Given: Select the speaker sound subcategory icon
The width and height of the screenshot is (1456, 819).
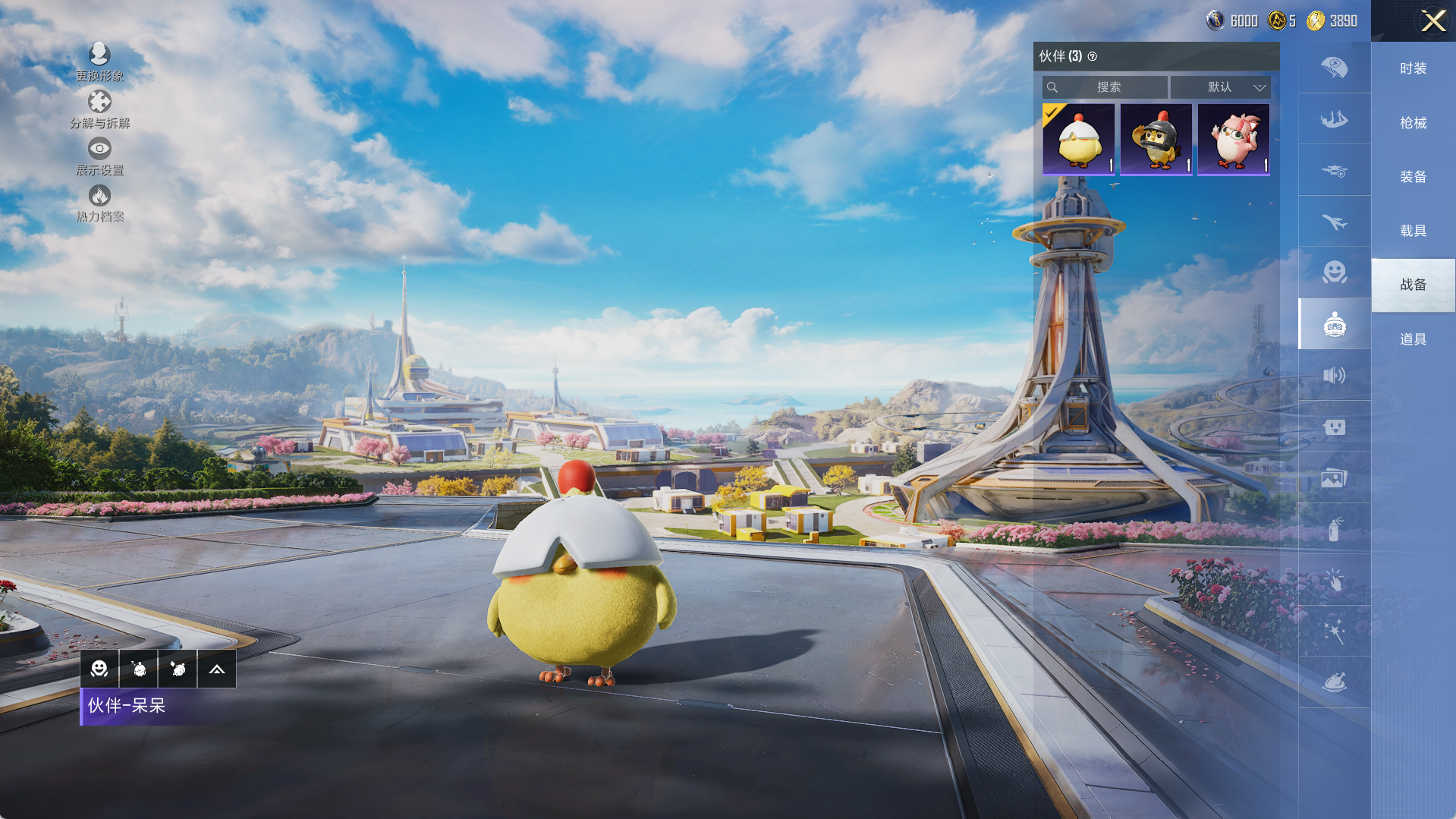Looking at the screenshot, I should pos(1334,376).
